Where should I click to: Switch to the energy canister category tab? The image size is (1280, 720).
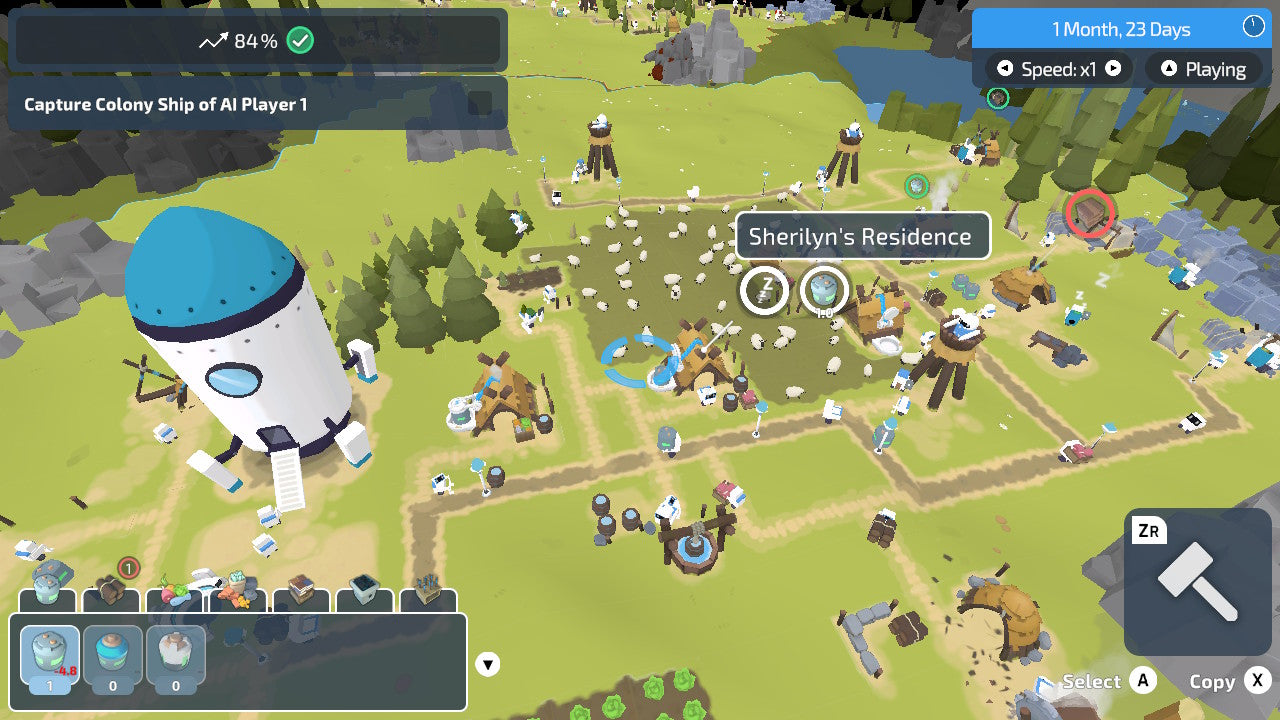(x=48, y=591)
